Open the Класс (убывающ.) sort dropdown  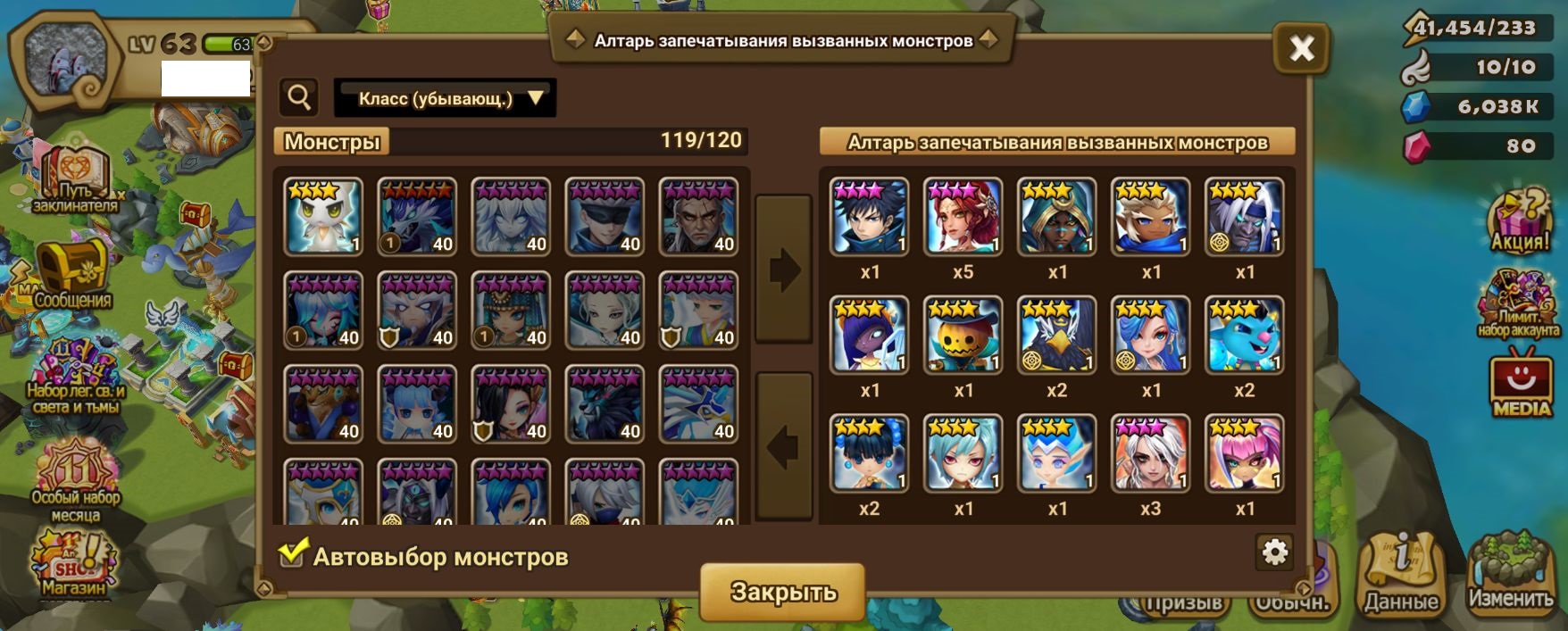[x=445, y=98]
